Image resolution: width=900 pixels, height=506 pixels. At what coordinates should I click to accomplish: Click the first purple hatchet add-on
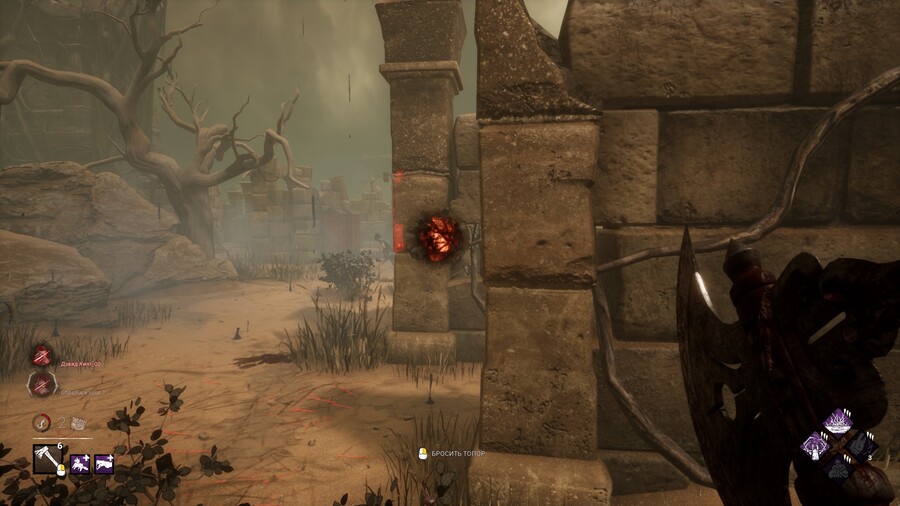click(x=80, y=464)
